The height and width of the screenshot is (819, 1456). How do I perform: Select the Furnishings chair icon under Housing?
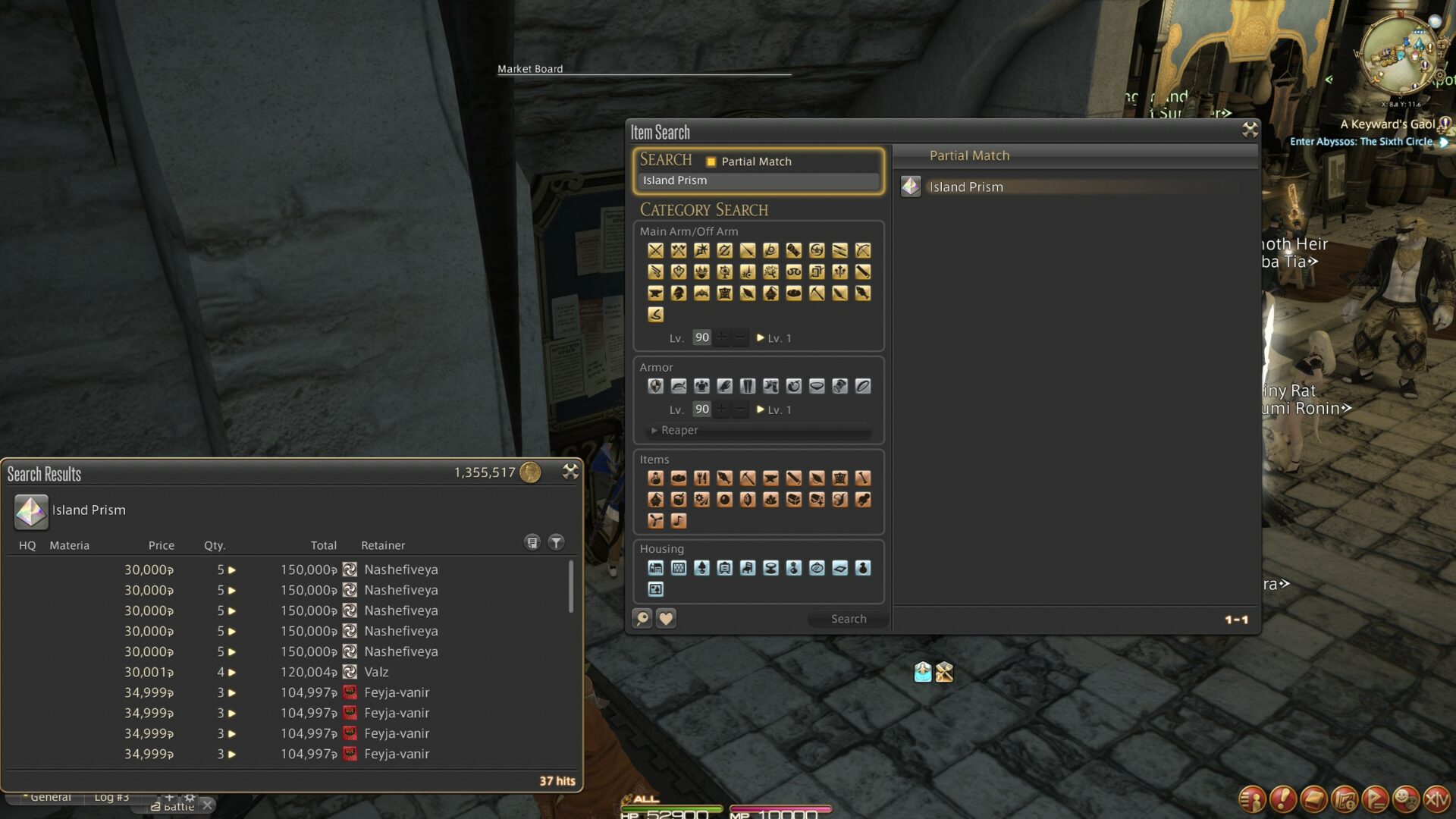pyautogui.click(x=747, y=567)
